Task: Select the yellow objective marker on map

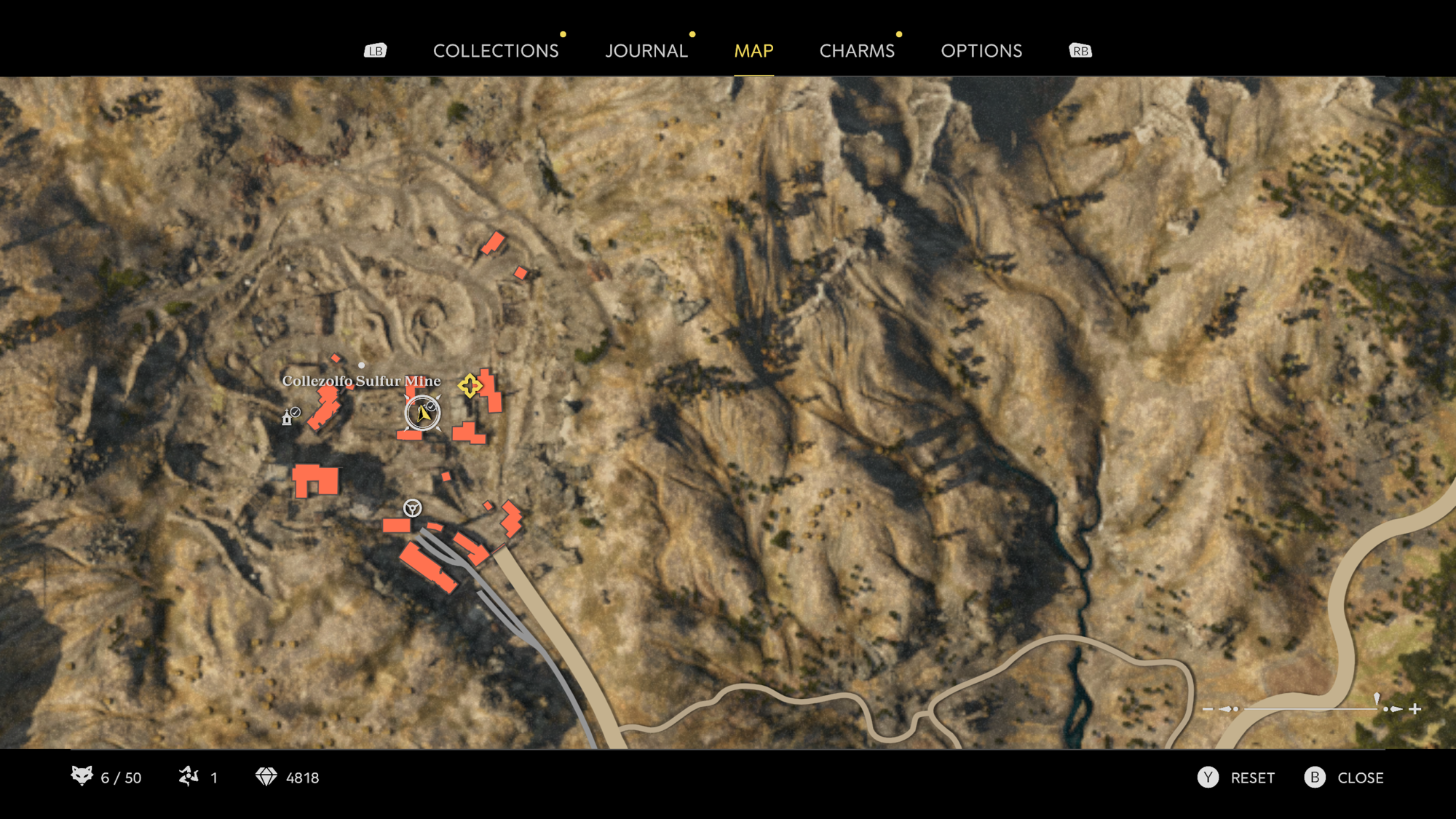Action: pos(470,386)
